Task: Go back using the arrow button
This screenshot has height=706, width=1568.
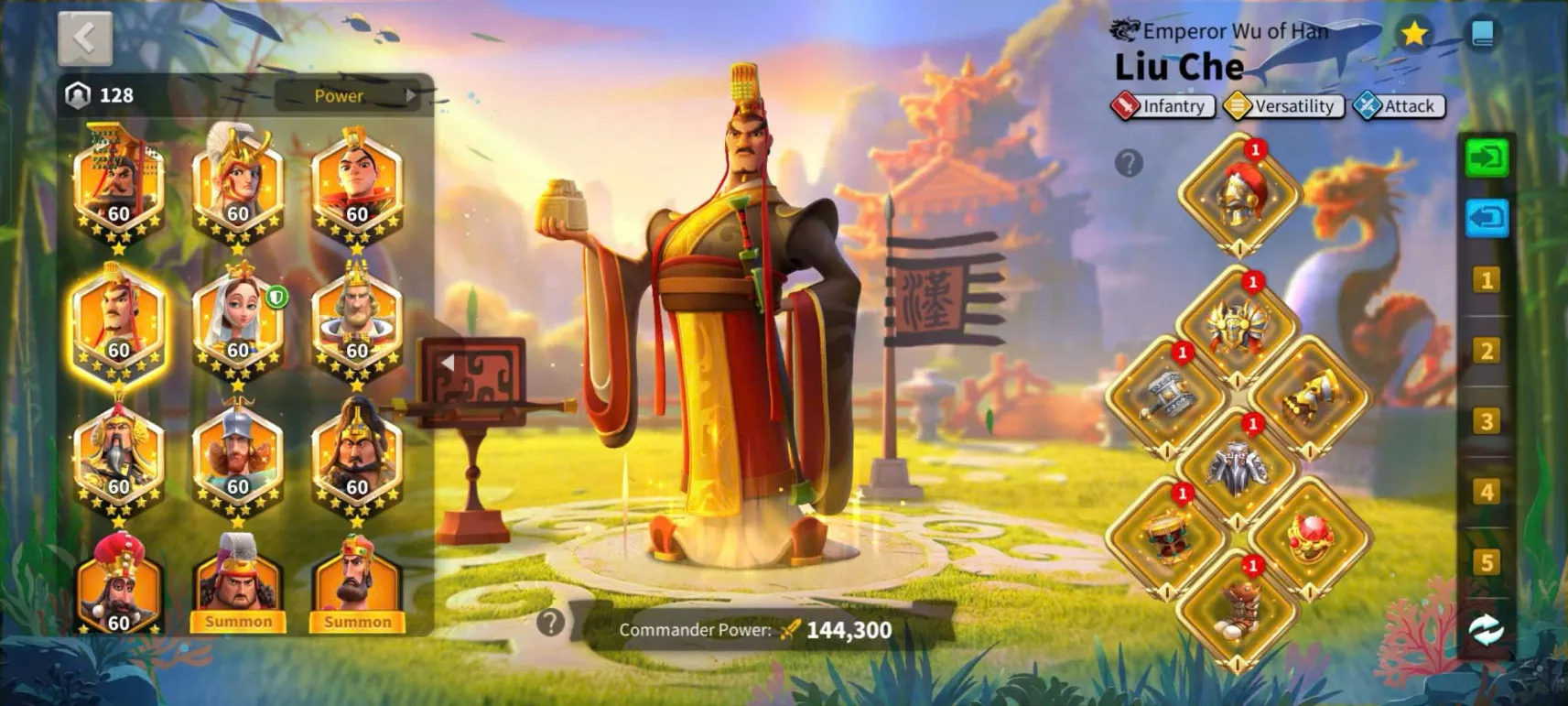Action: point(85,38)
